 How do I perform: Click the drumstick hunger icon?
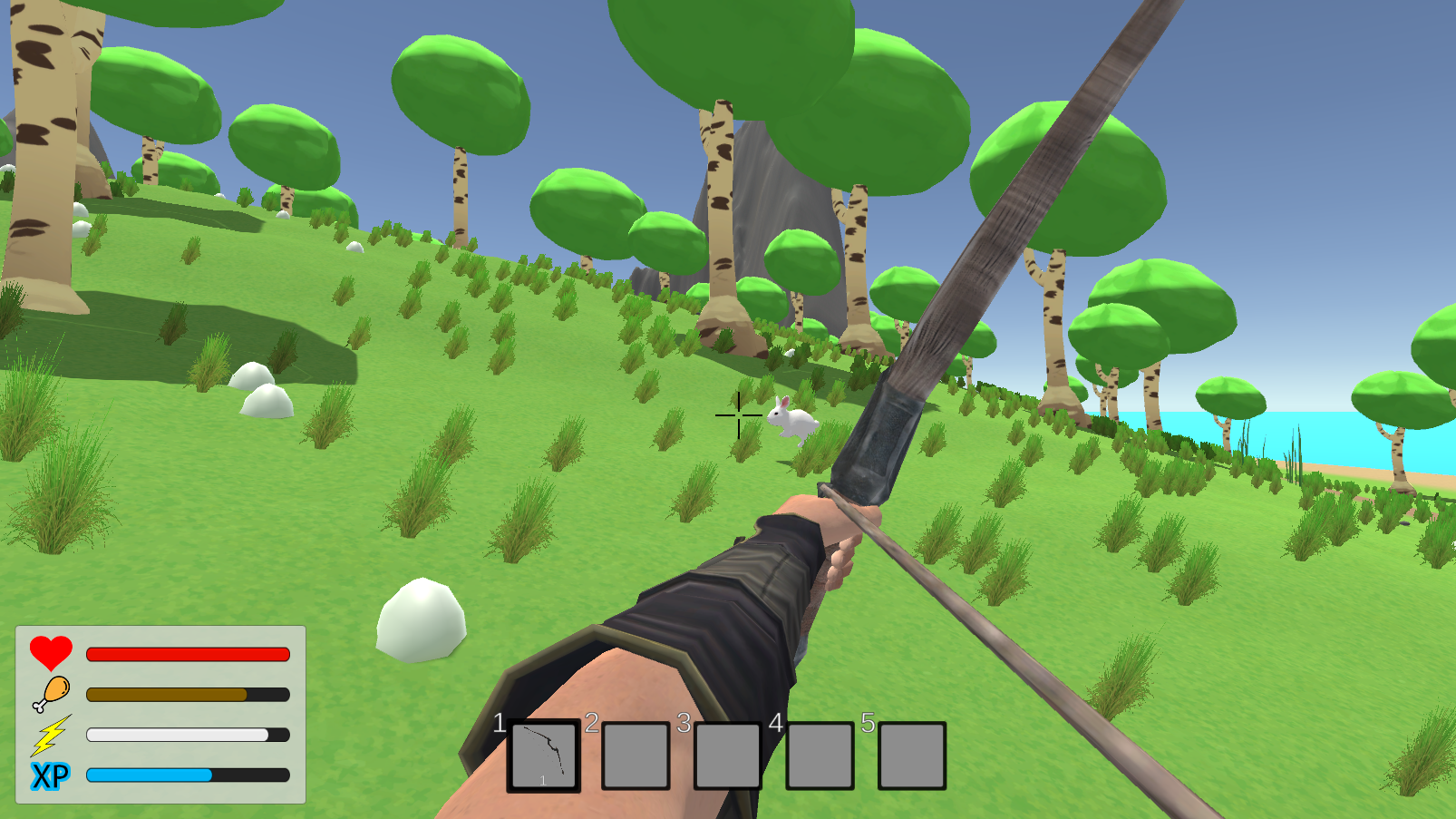52,694
